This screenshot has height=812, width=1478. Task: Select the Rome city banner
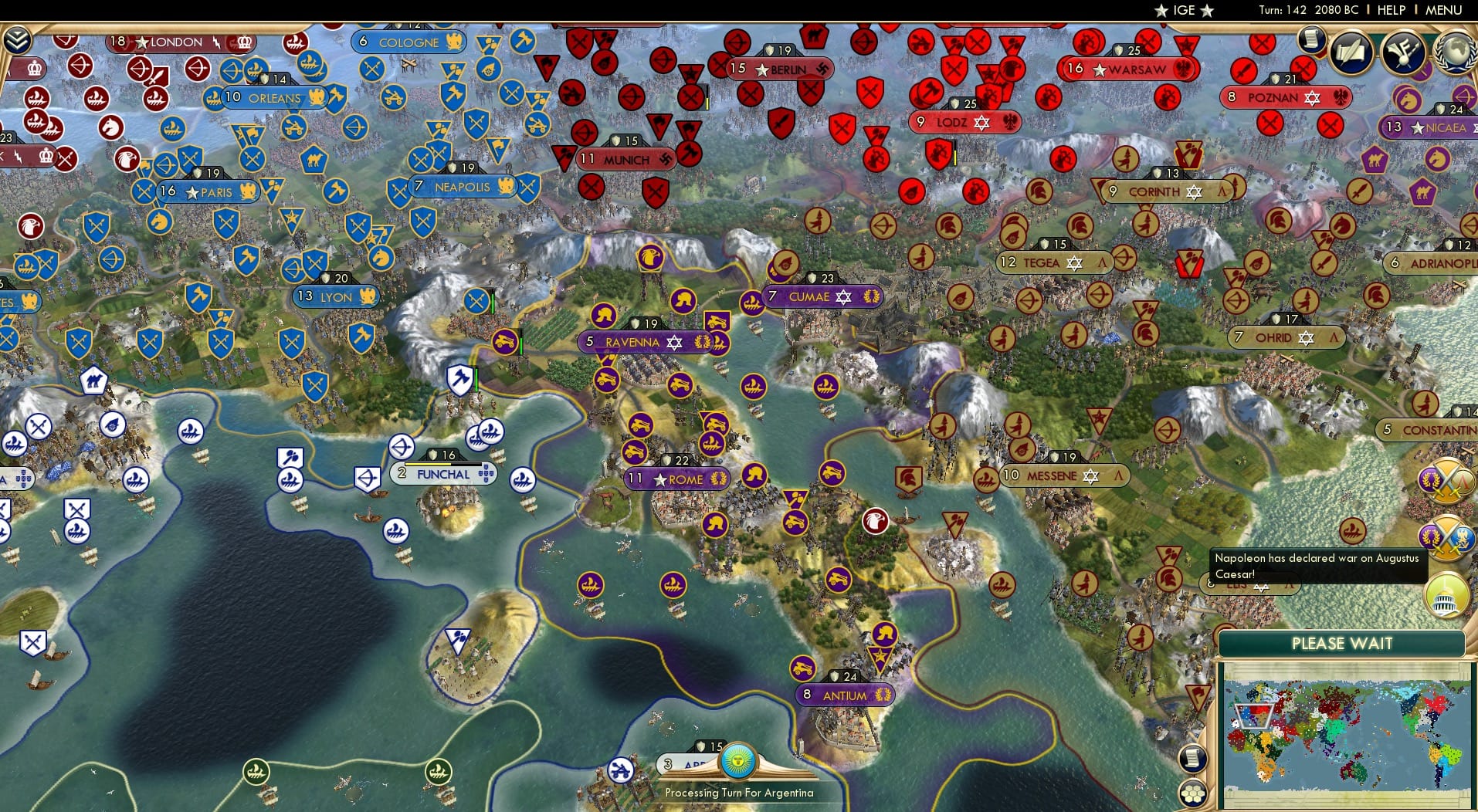pos(677,479)
